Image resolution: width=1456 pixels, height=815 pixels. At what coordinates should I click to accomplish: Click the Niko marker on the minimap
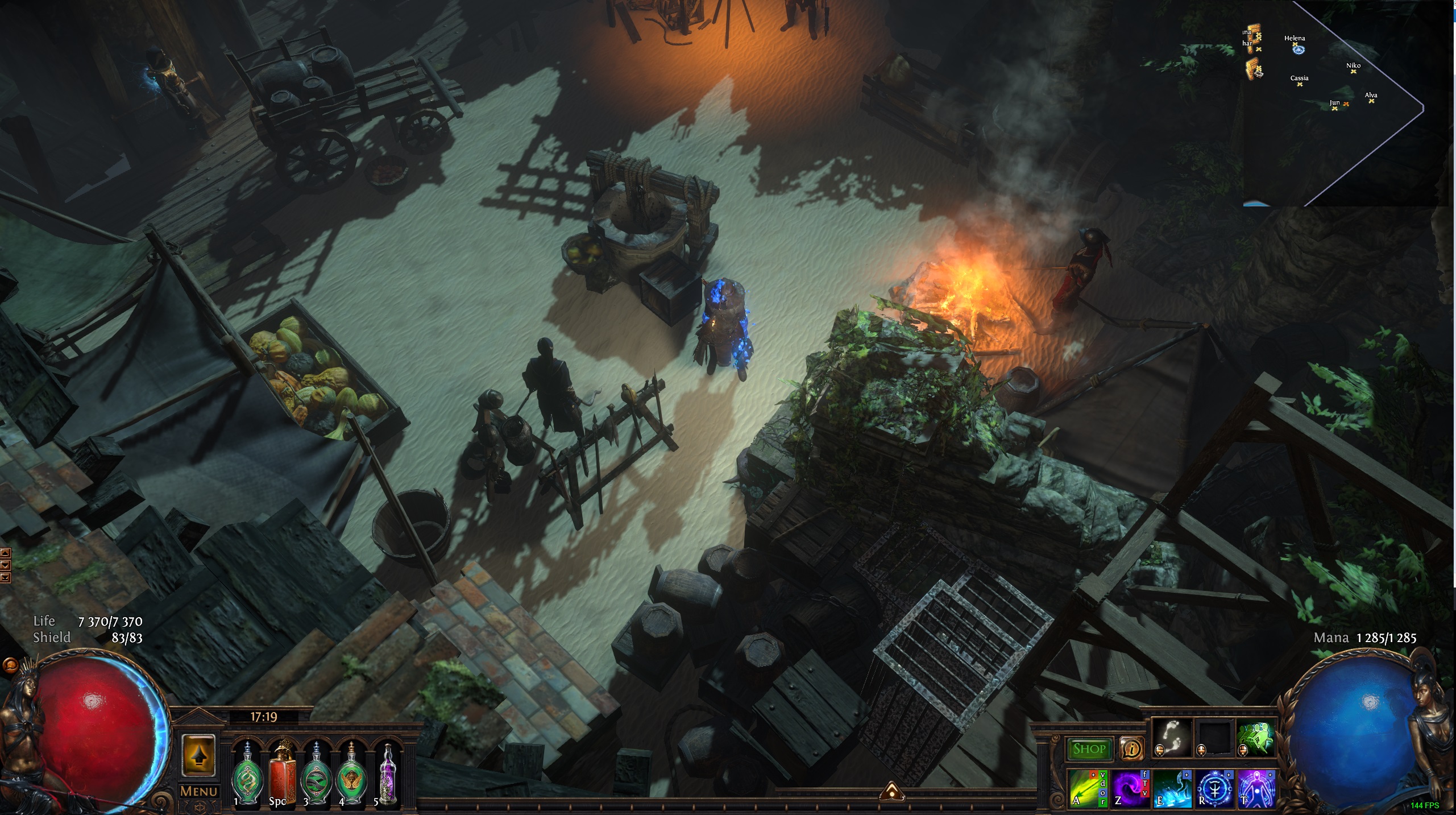1353,72
